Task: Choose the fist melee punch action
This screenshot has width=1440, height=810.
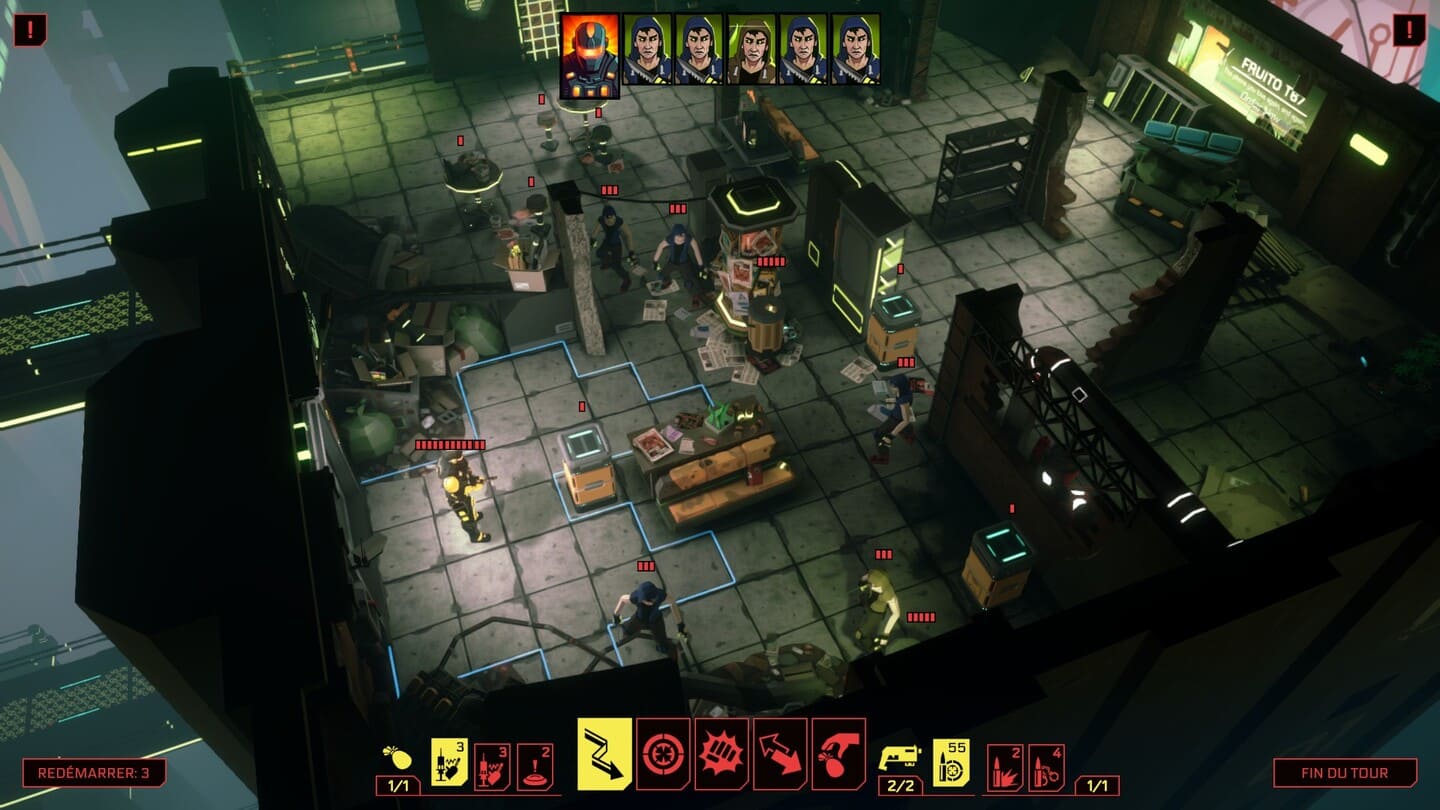Action: 721,753
